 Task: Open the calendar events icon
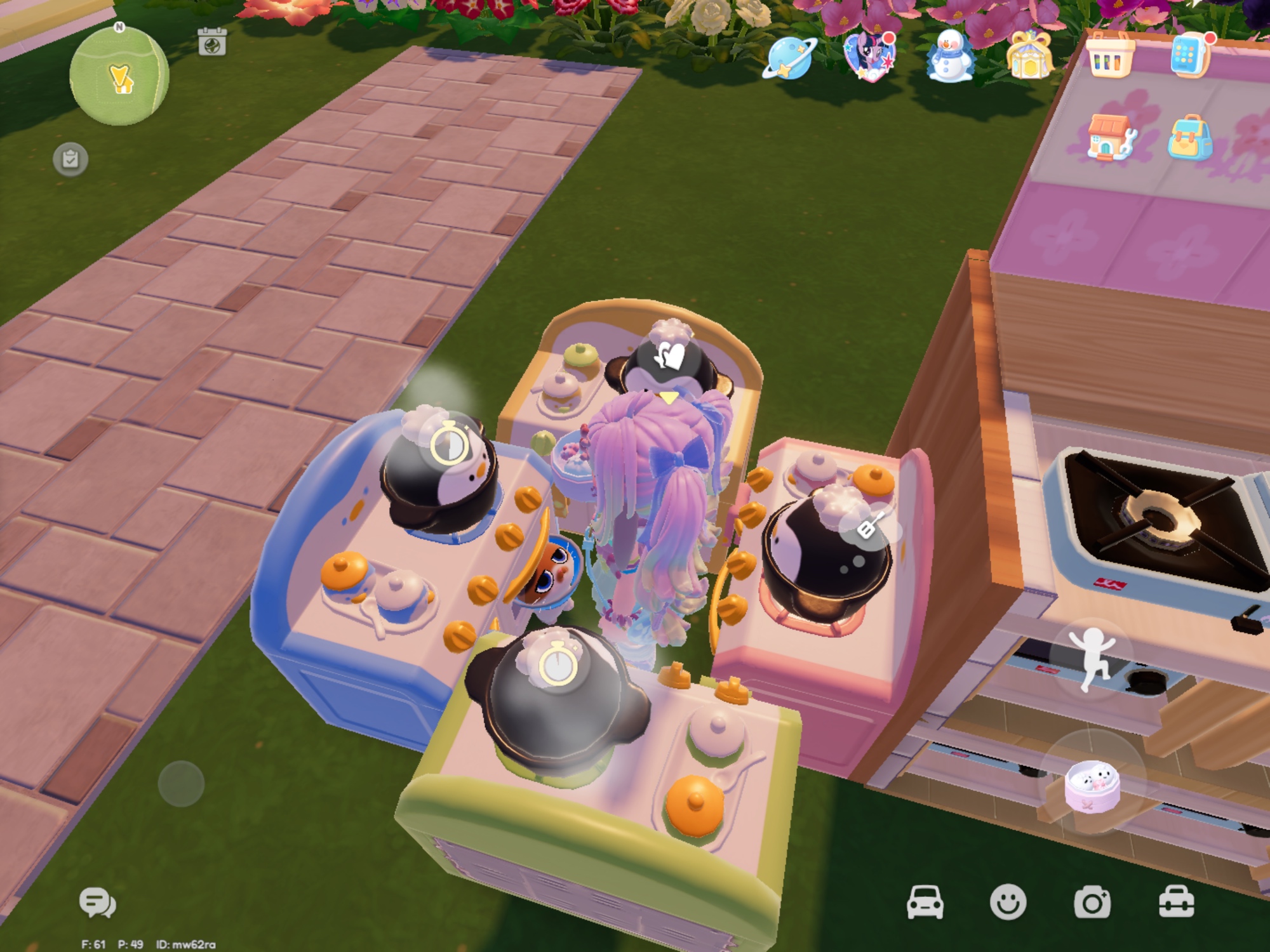point(211,42)
